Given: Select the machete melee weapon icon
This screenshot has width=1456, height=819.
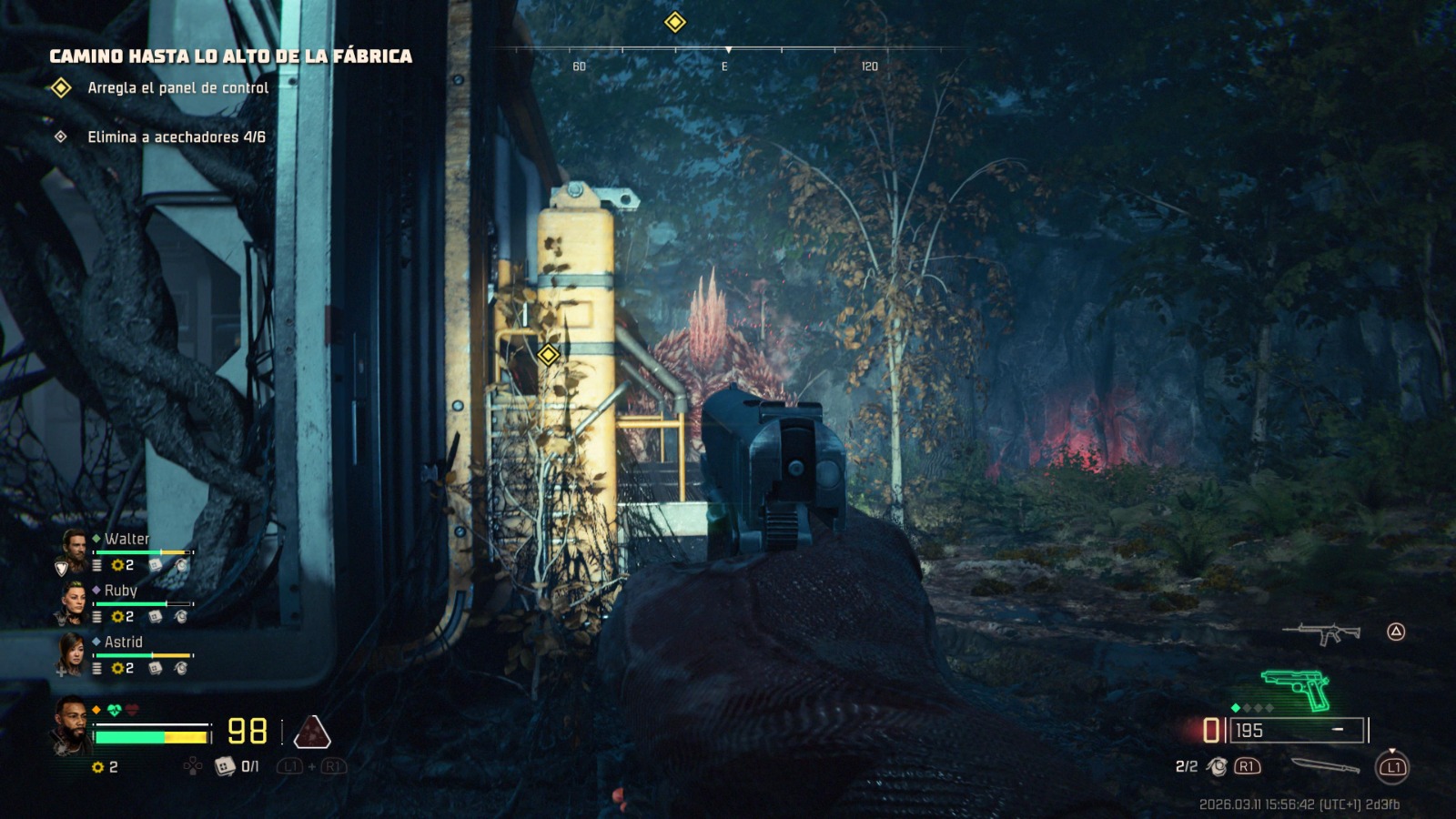Looking at the screenshot, I should click(x=1324, y=766).
